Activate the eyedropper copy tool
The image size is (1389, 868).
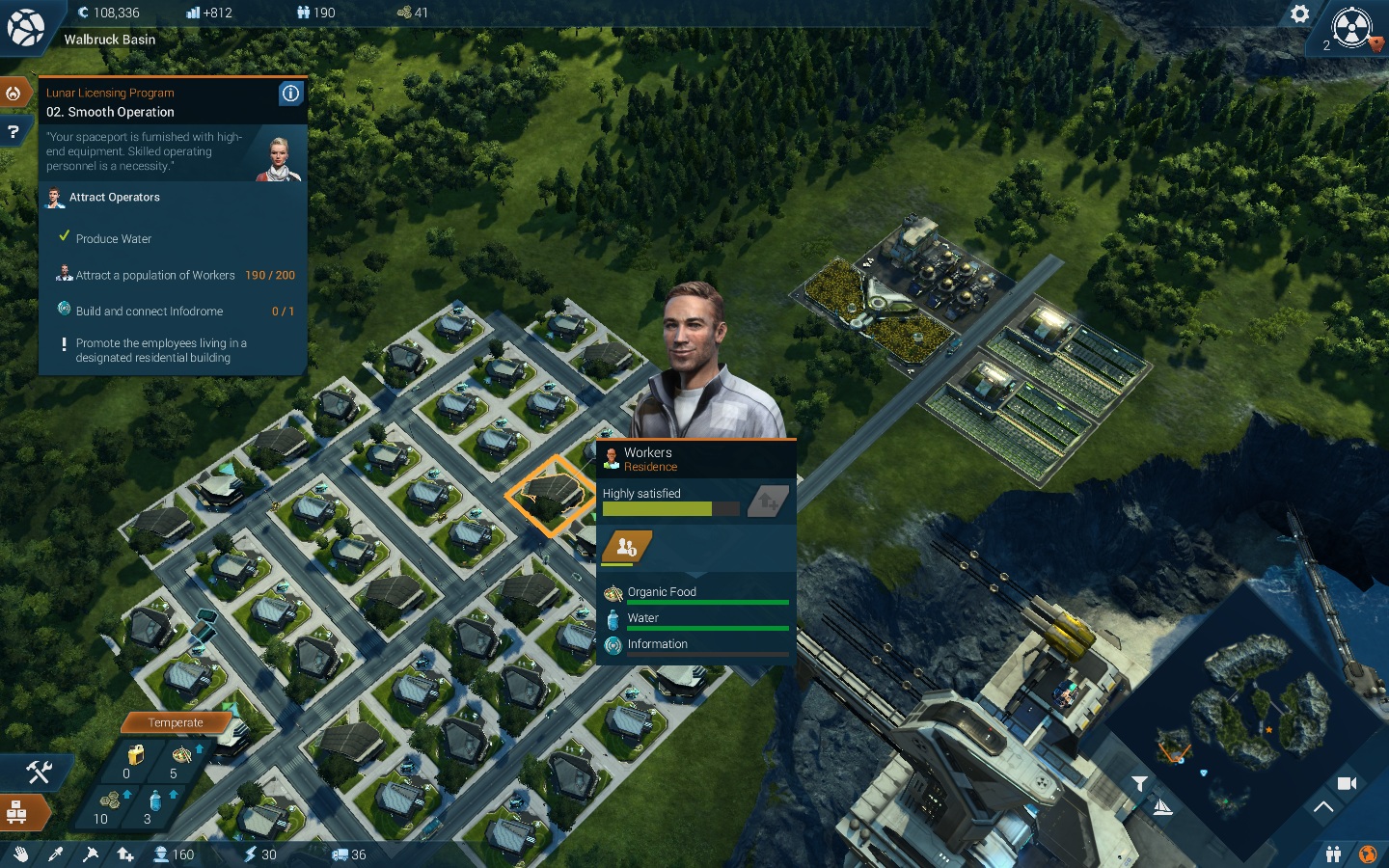click(56, 854)
